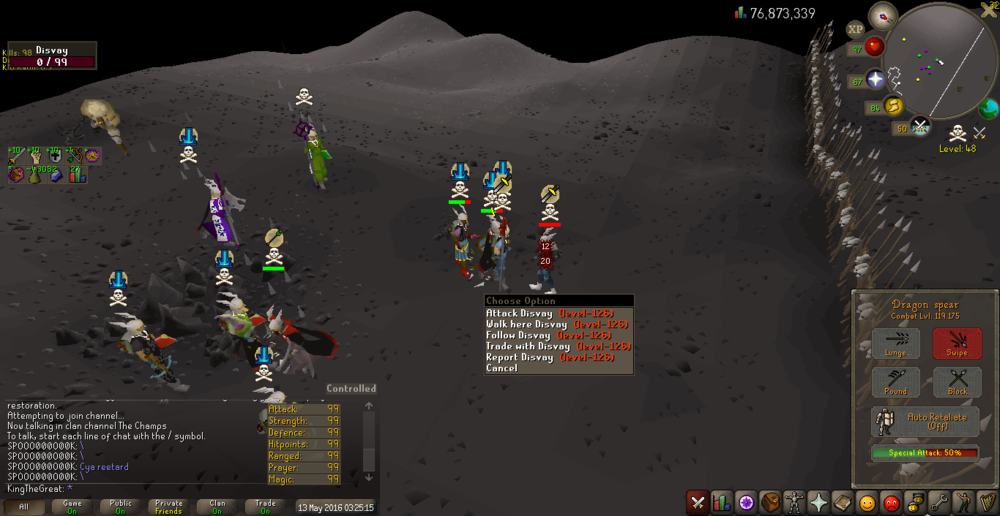Open the wrench settings tab
This screenshot has height=516, width=1000.
tap(940, 502)
